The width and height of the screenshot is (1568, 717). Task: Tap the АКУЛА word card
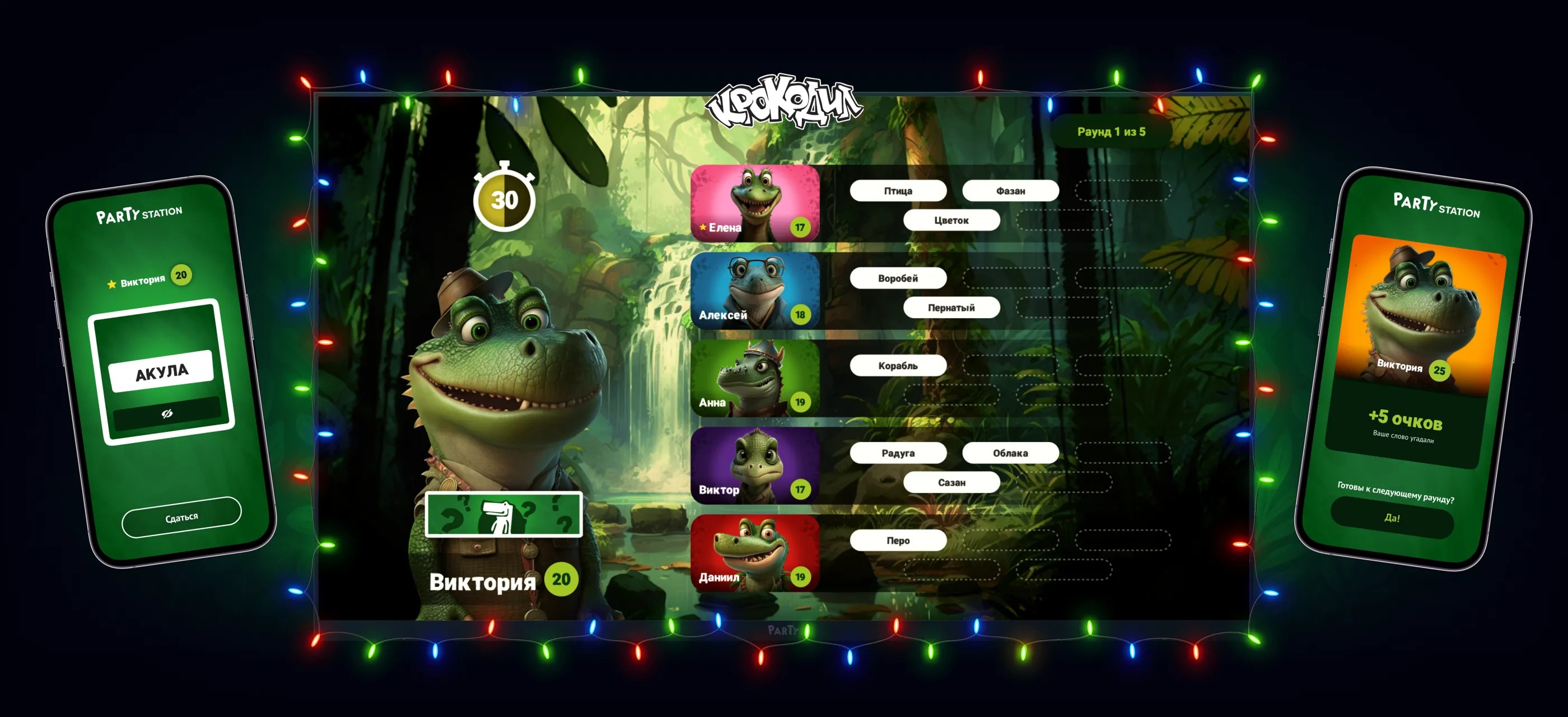(161, 371)
